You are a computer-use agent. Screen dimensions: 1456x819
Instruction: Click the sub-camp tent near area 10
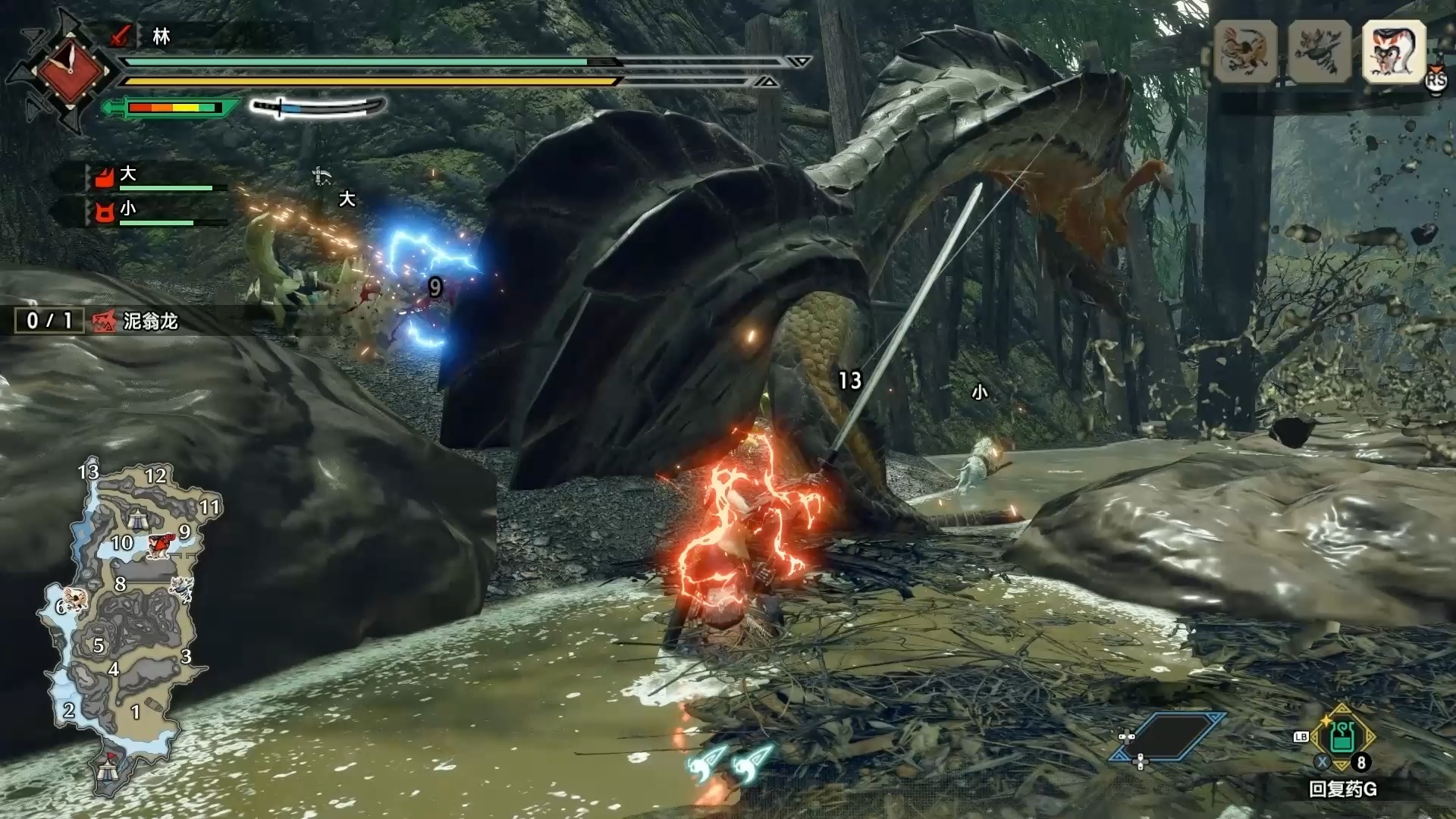tap(136, 519)
